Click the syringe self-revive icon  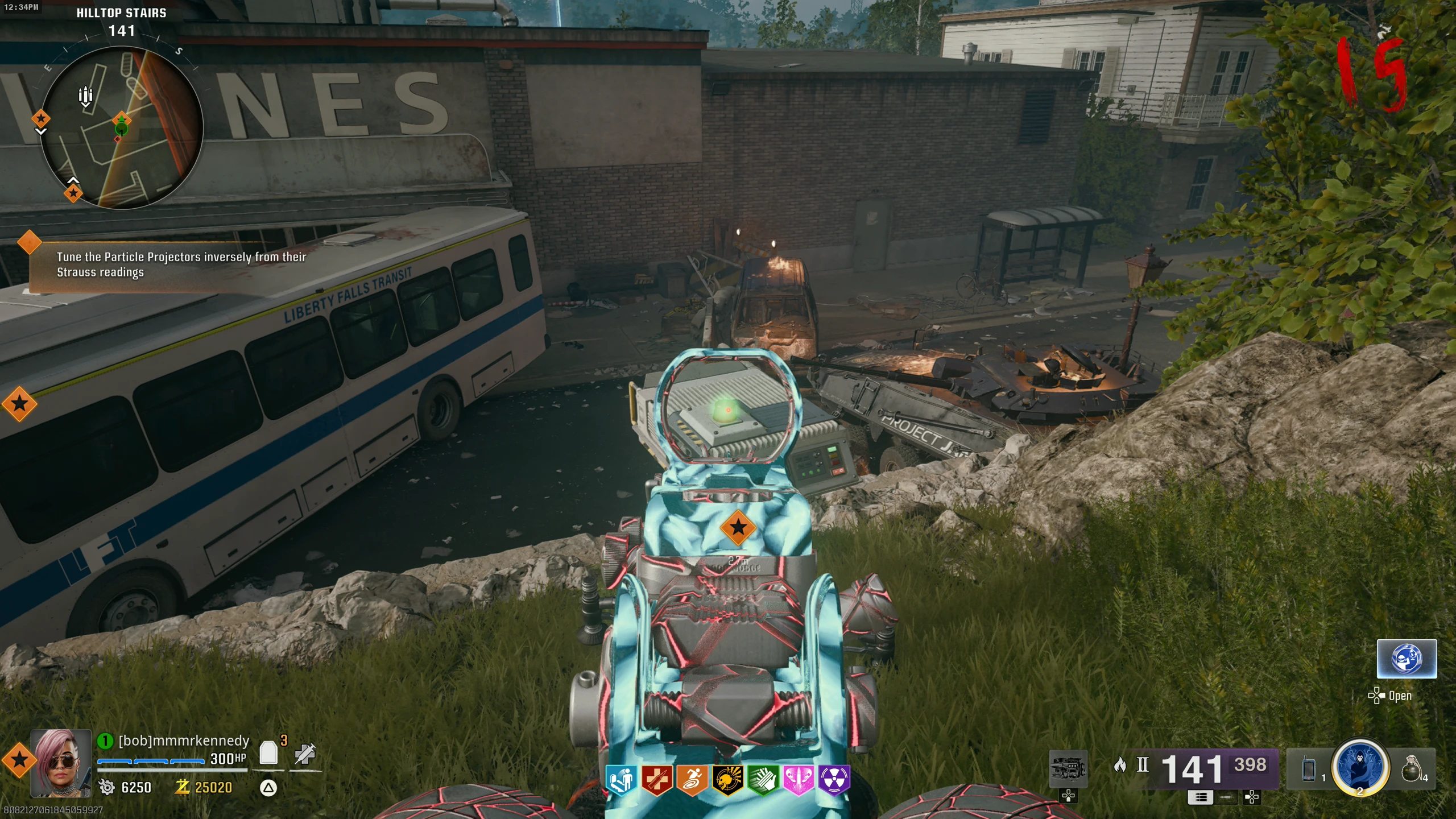coord(305,754)
